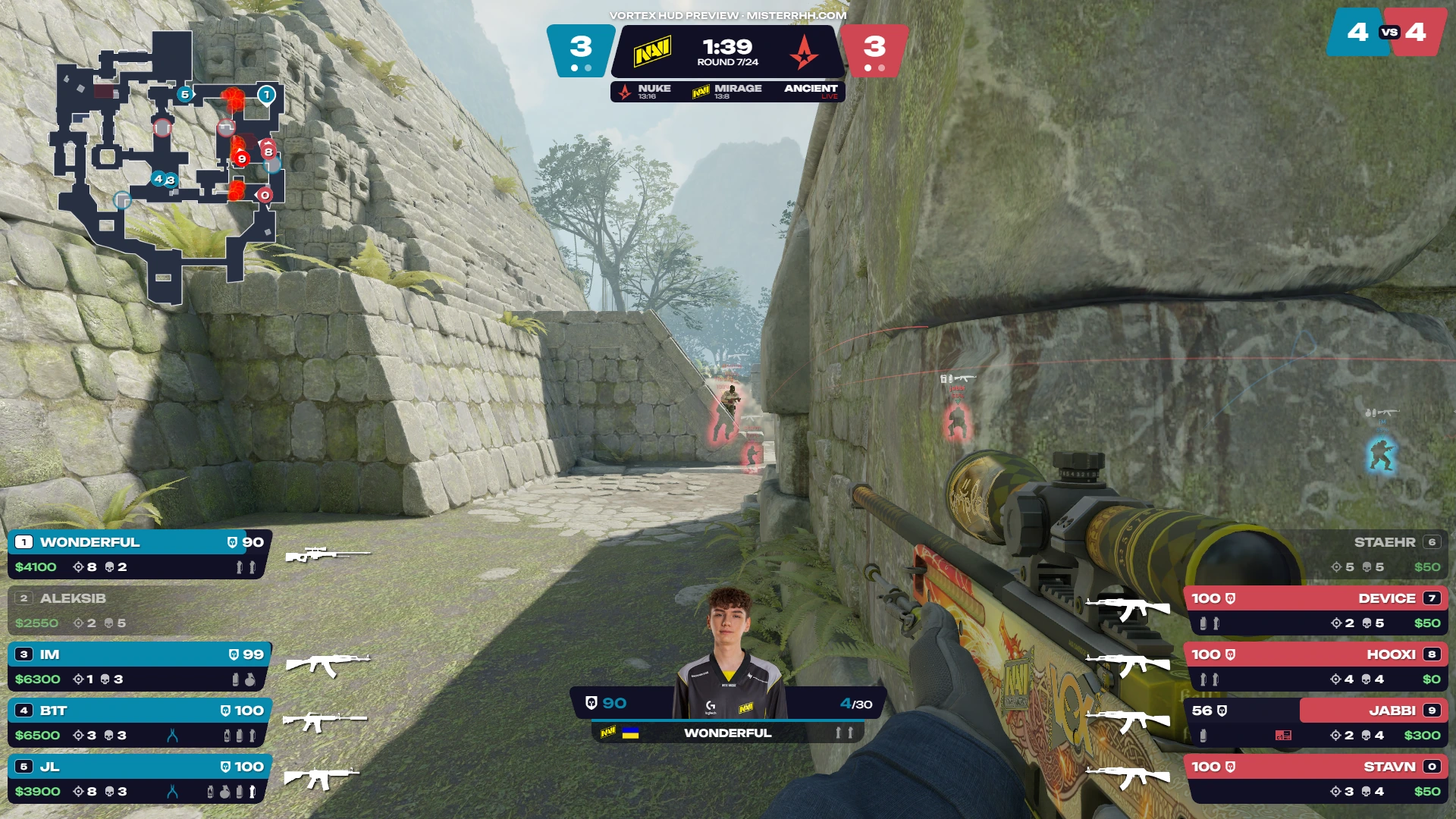The width and height of the screenshot is (1456, 819).
Task: Switch to STAVN's player row
Action: click(x=1316, y=779)
